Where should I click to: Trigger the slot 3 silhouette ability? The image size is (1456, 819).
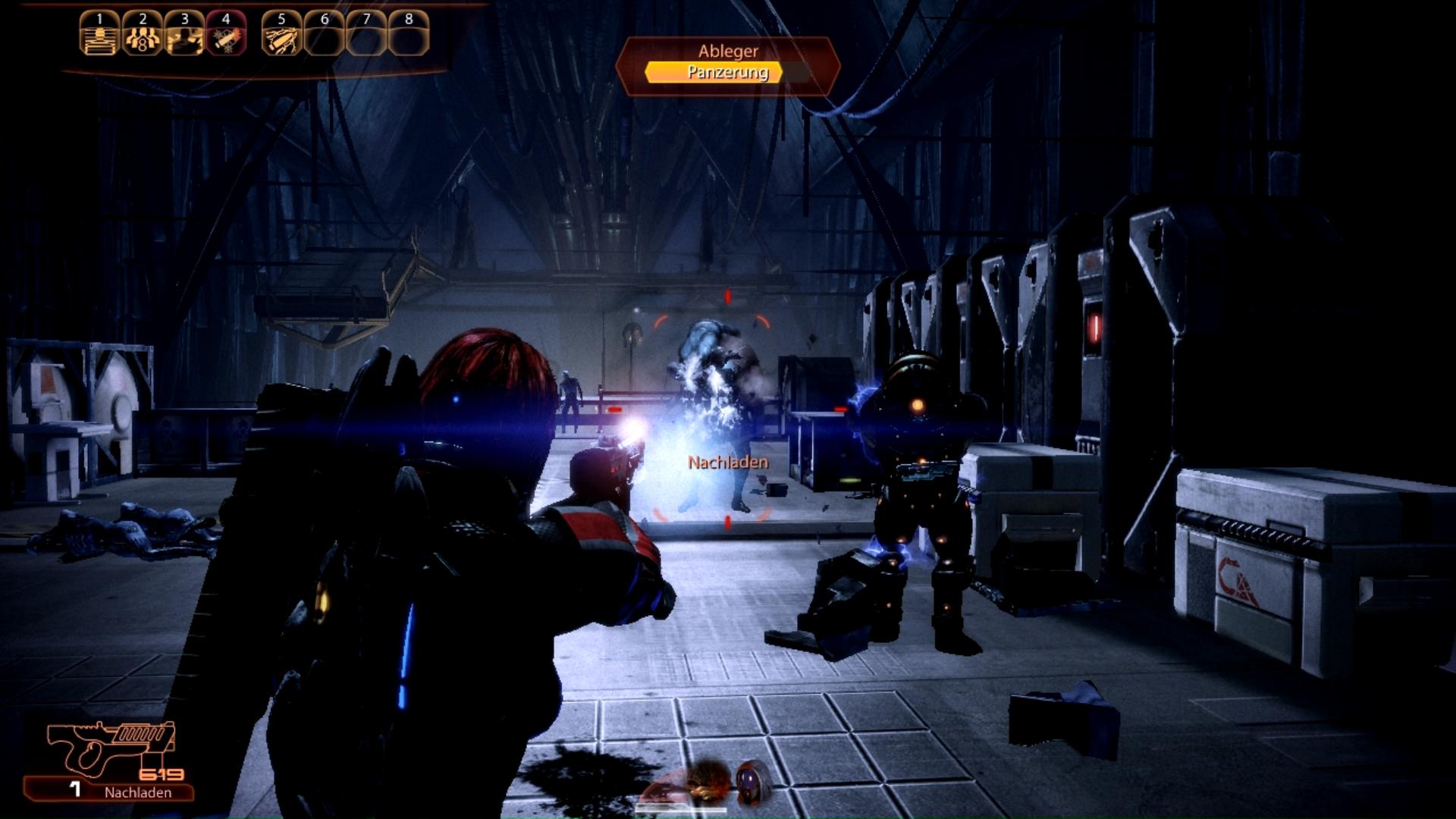click(184, 35)
